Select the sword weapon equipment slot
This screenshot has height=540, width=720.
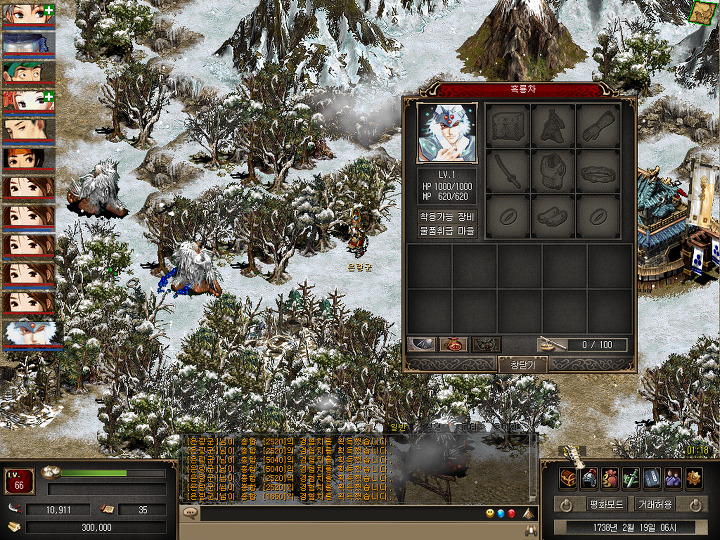point(508,171)
